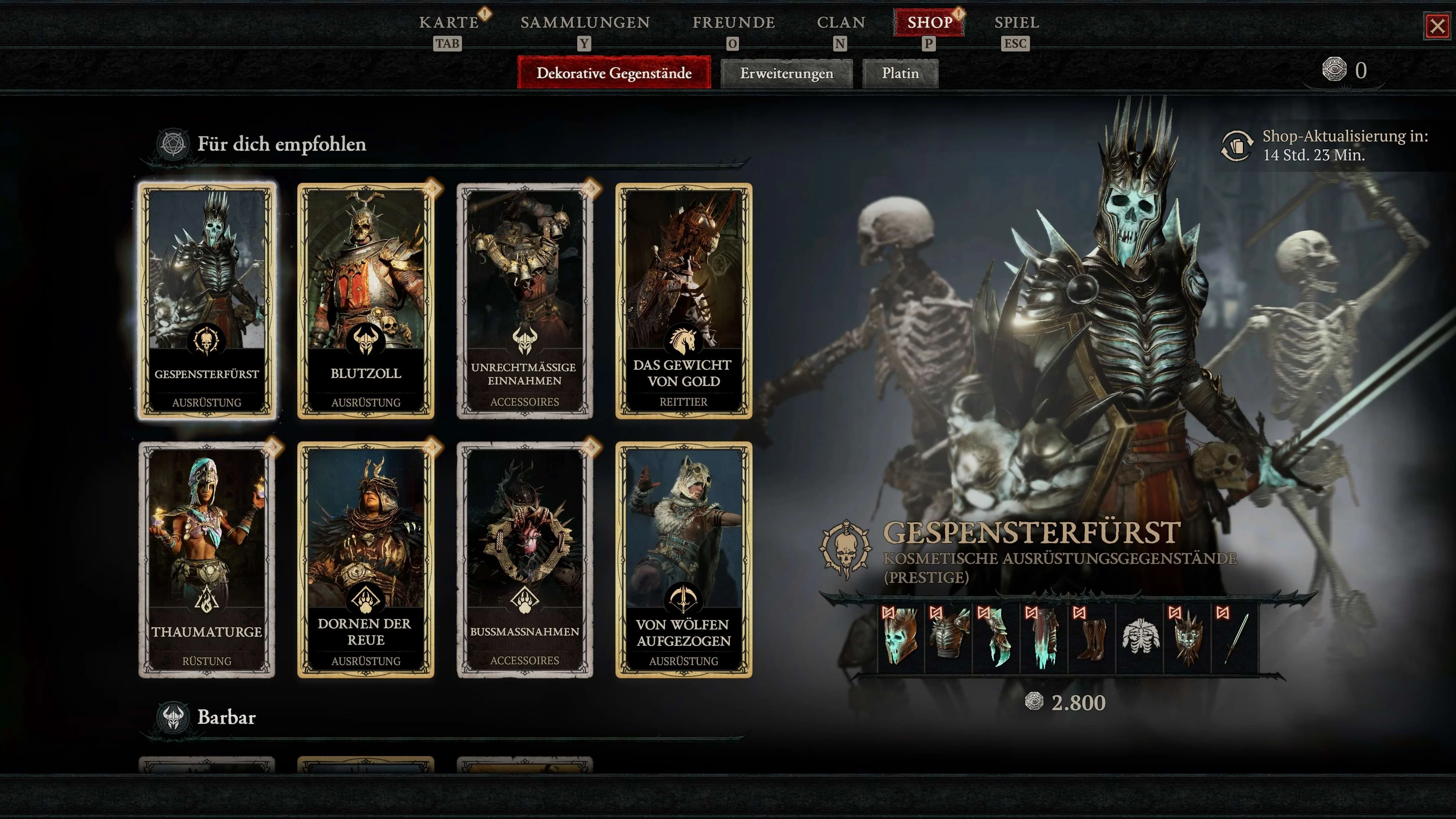Viewport: 1456px width, 819px height.
Task: Show the Dekorative Gegenstände category
Action: 614,73
